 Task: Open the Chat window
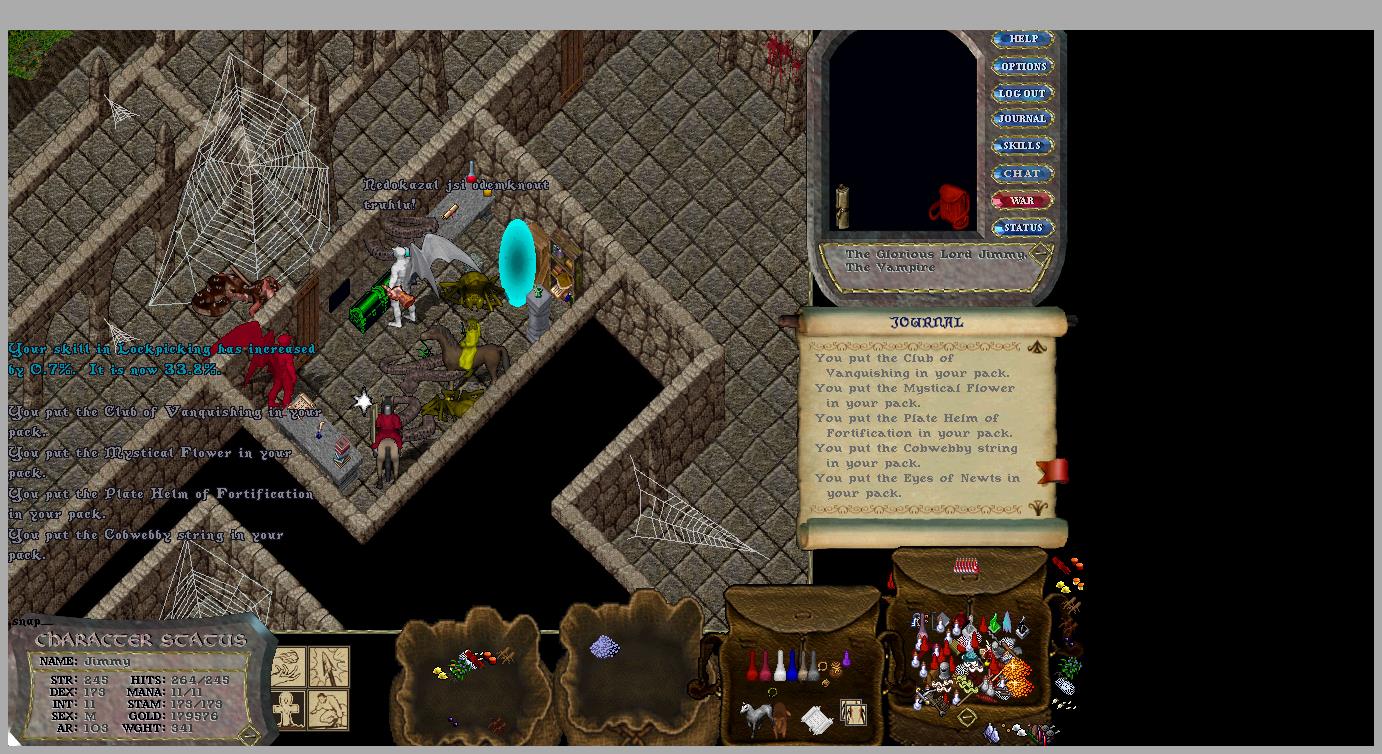(x=1022, y=173)
